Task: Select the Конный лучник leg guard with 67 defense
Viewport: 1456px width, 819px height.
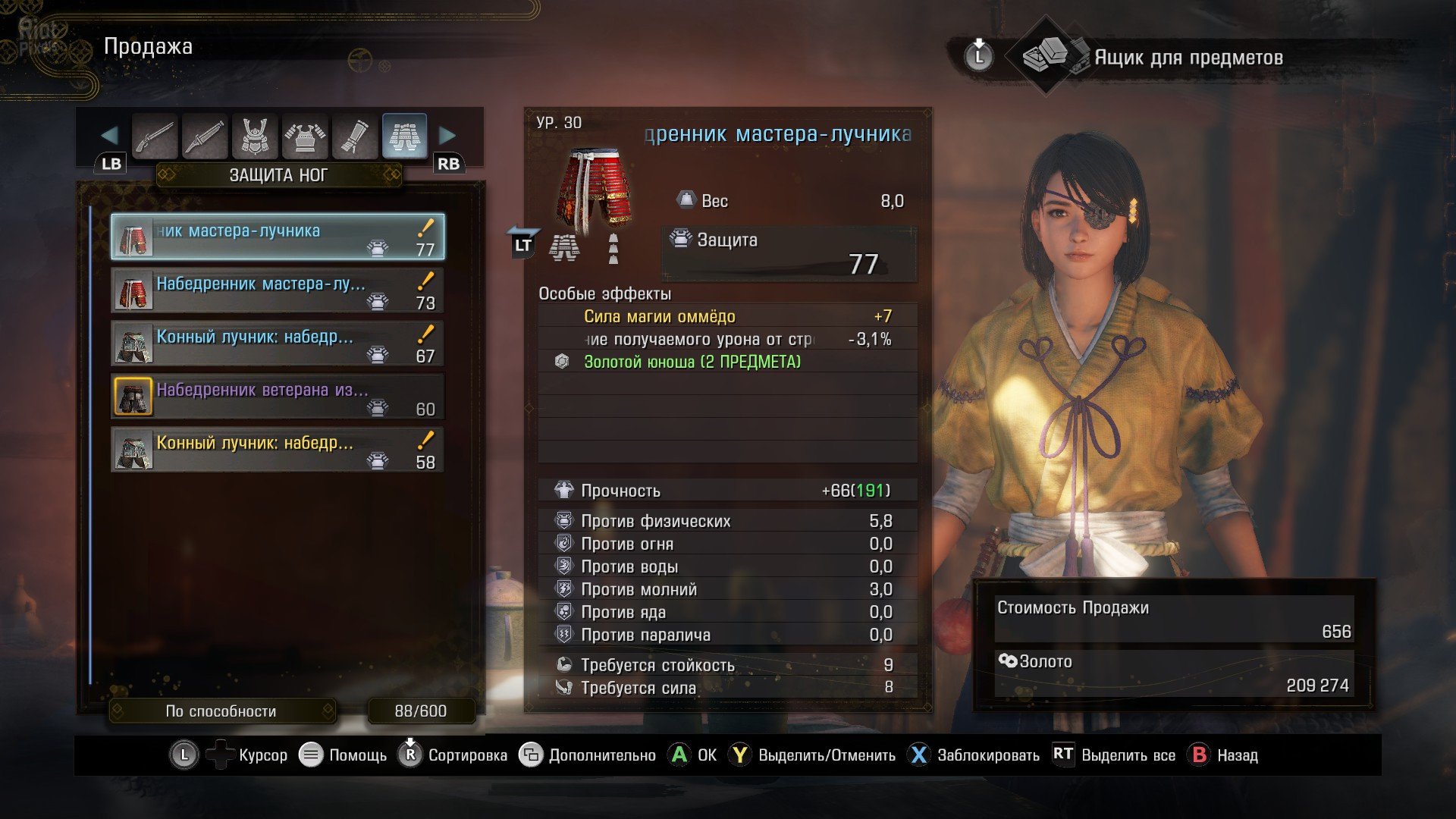Action: (278, 344)
